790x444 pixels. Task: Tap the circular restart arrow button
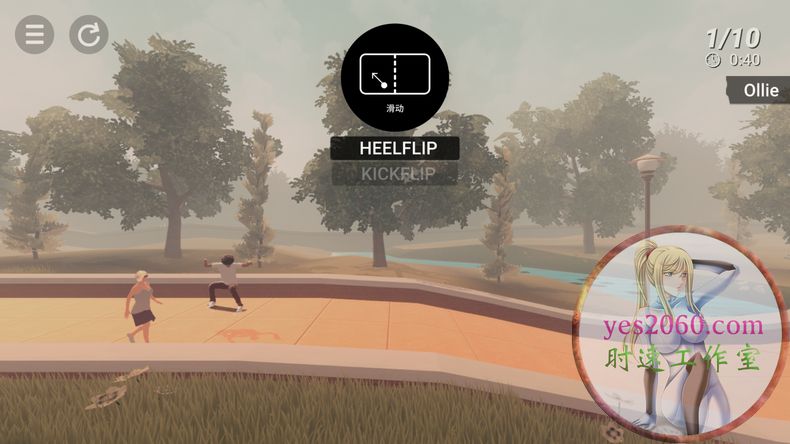(88, 35)
